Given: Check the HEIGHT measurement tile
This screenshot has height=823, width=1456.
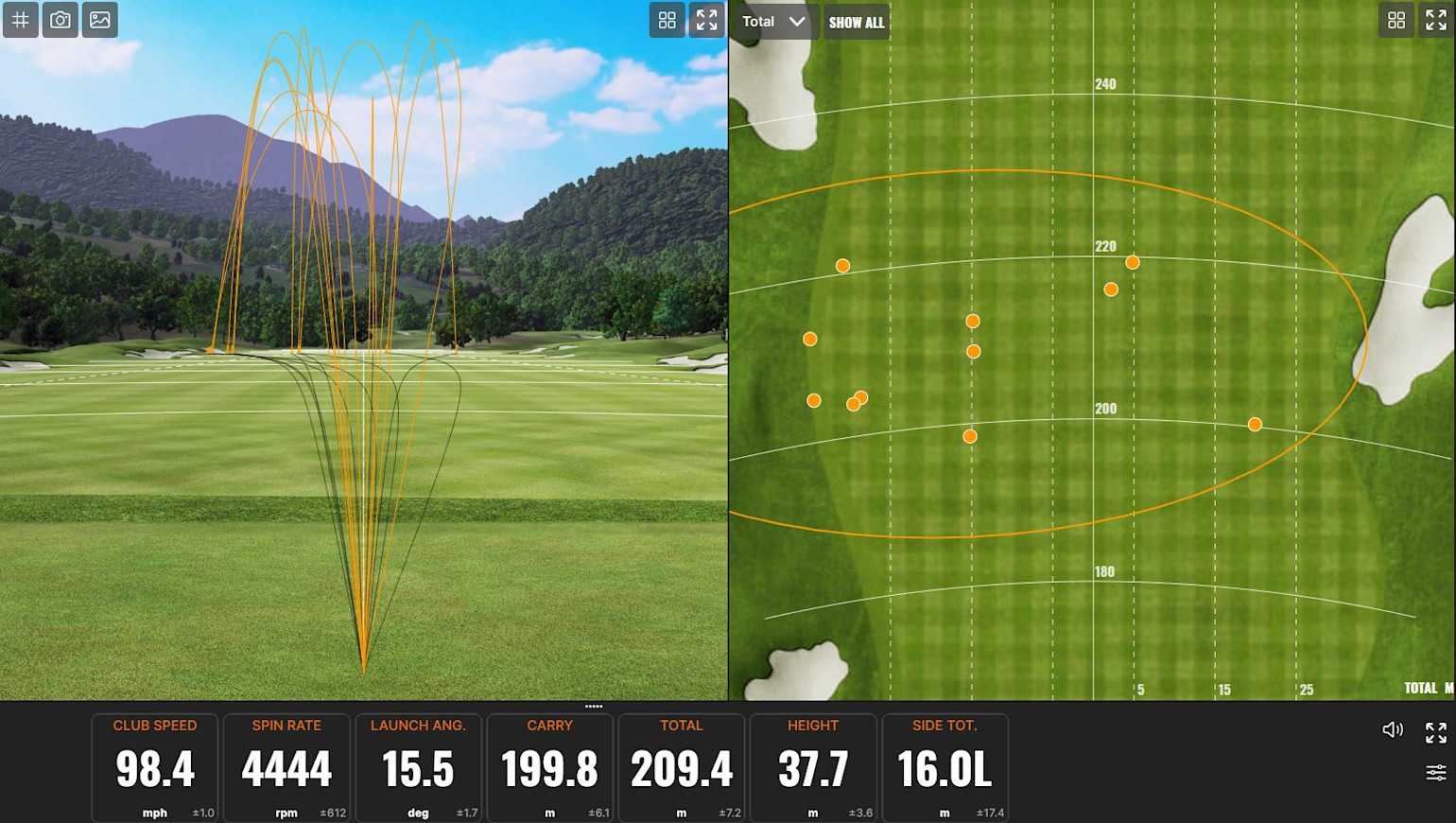Looking at the screenshot, I should pyautogui.click(x=812, y=766).
